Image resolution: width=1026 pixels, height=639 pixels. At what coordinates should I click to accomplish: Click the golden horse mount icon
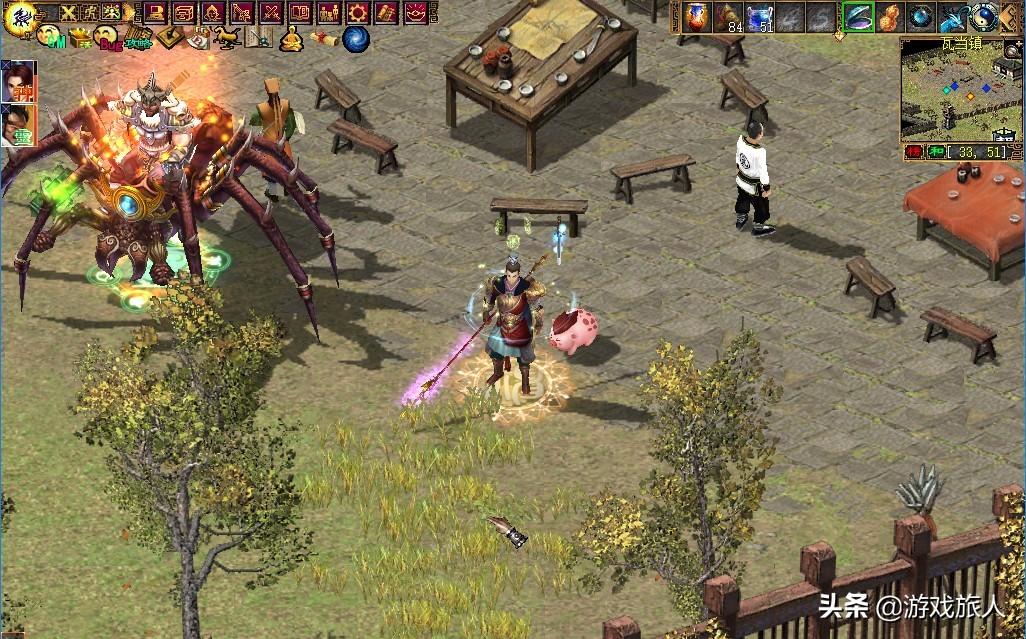(228, 38)
